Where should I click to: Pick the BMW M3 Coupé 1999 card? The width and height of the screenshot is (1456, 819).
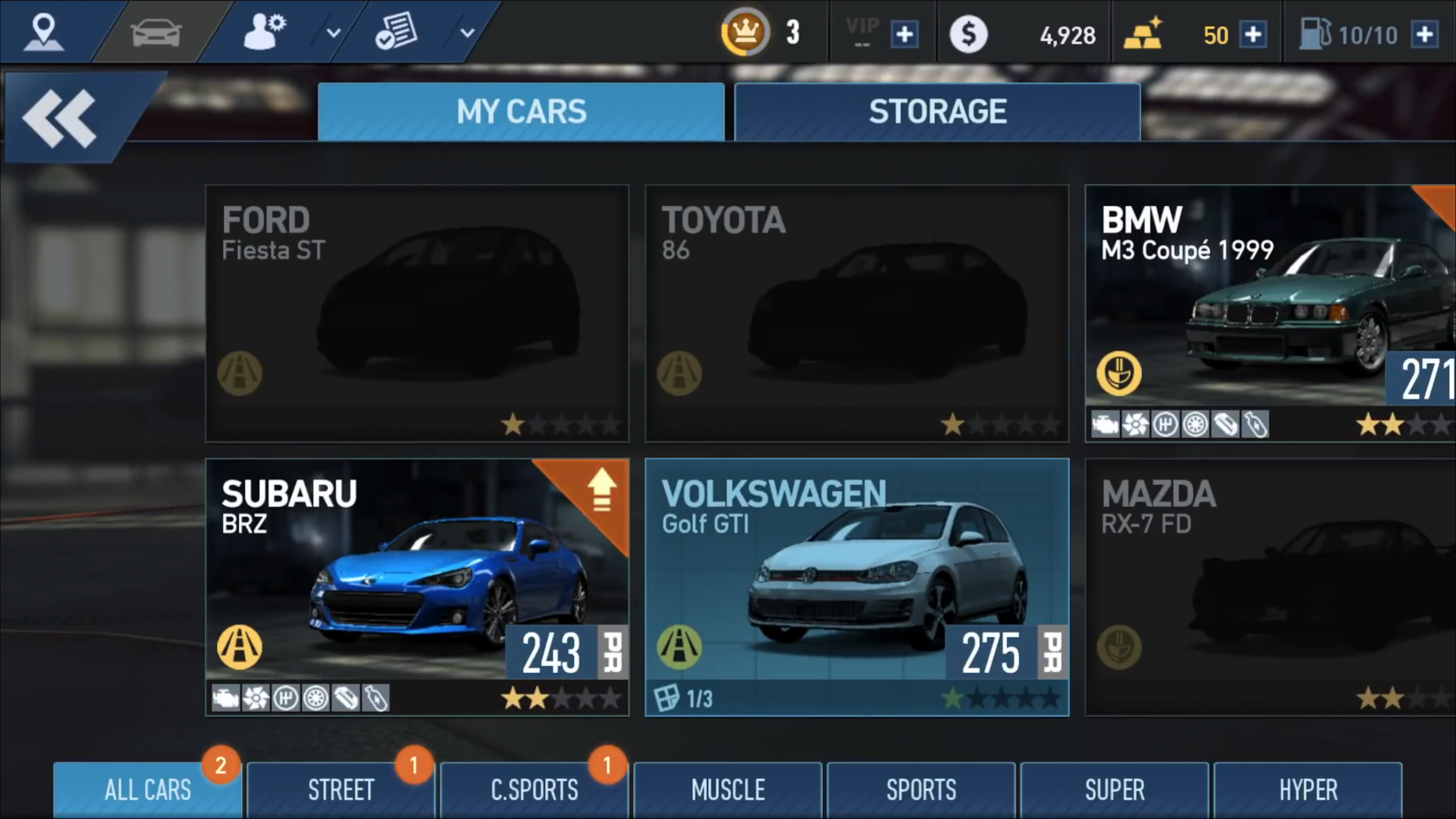coord(1269,313)
